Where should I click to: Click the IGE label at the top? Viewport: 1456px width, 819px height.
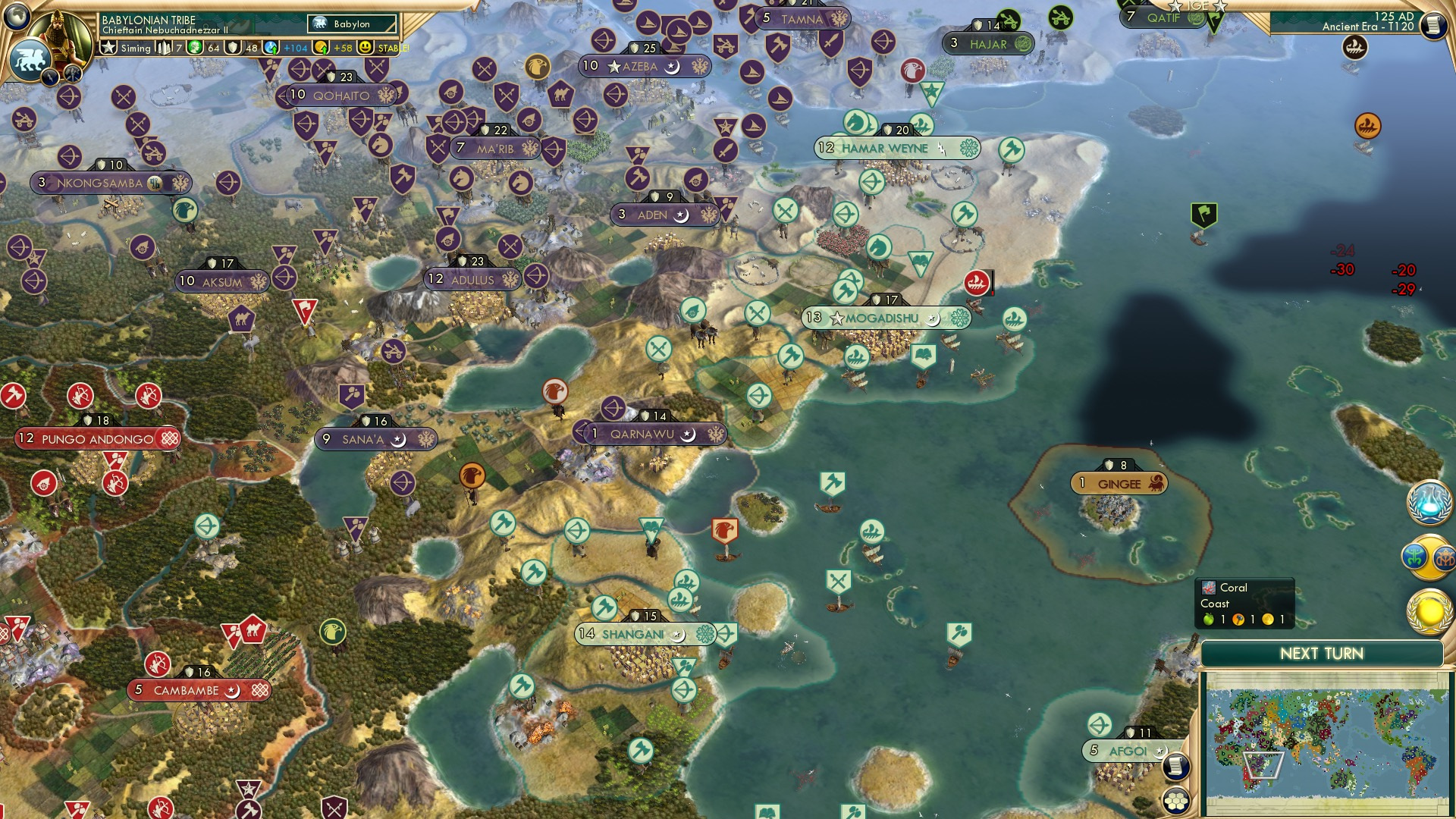tap(1197, 6)
